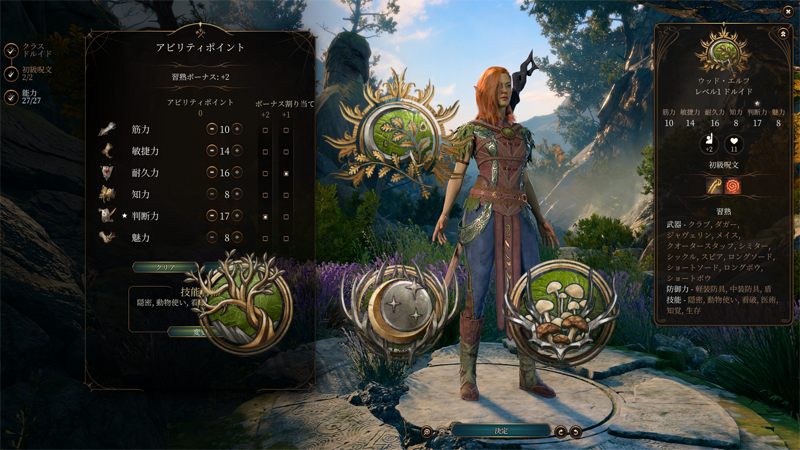800x450 pixels.
Task: Collapse the character summary panel
Action: point(783,34)
